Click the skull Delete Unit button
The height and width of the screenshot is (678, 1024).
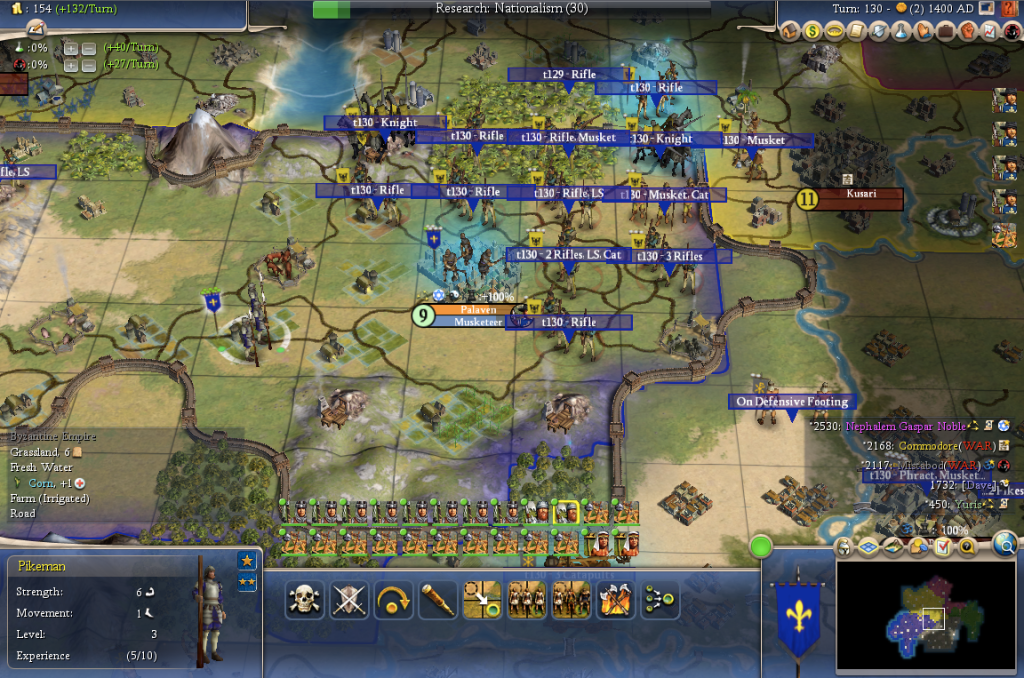(x=305, y=599)
